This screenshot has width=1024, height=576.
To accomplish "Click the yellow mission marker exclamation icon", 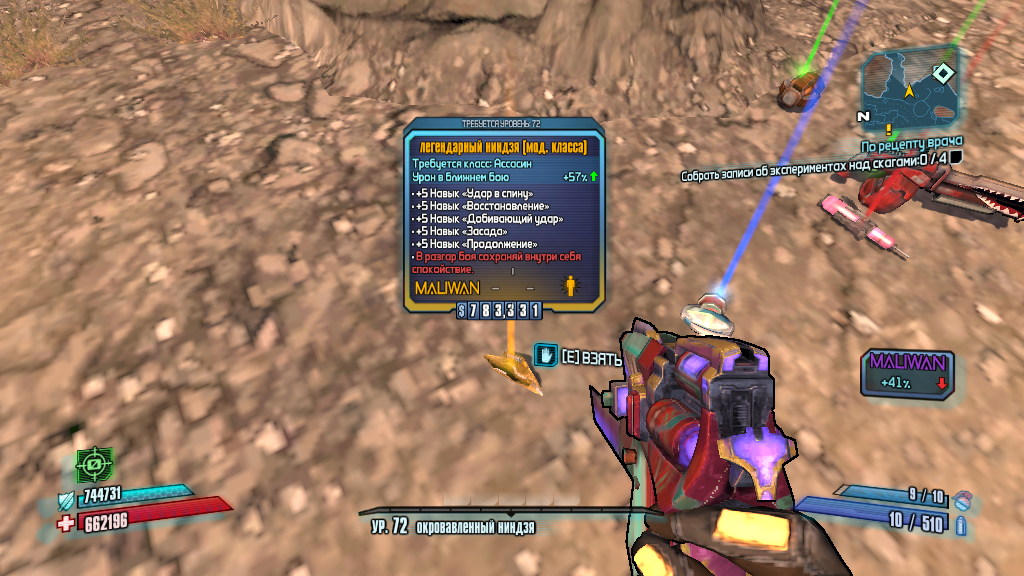I will coord(887,130).
